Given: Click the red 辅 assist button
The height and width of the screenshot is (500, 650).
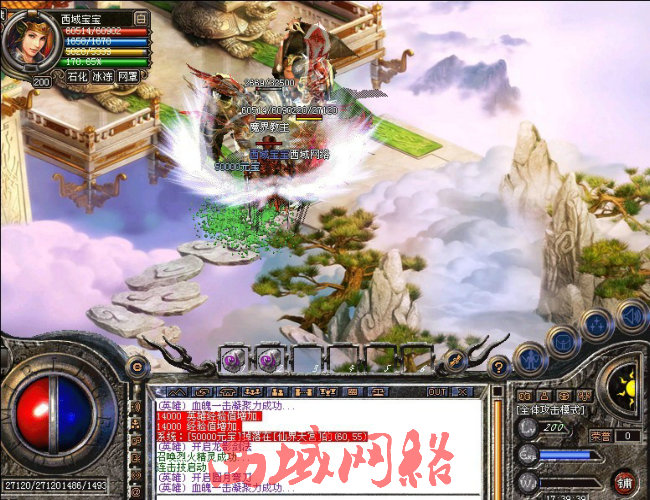Looking at the screenshot, I should point(625,481).
